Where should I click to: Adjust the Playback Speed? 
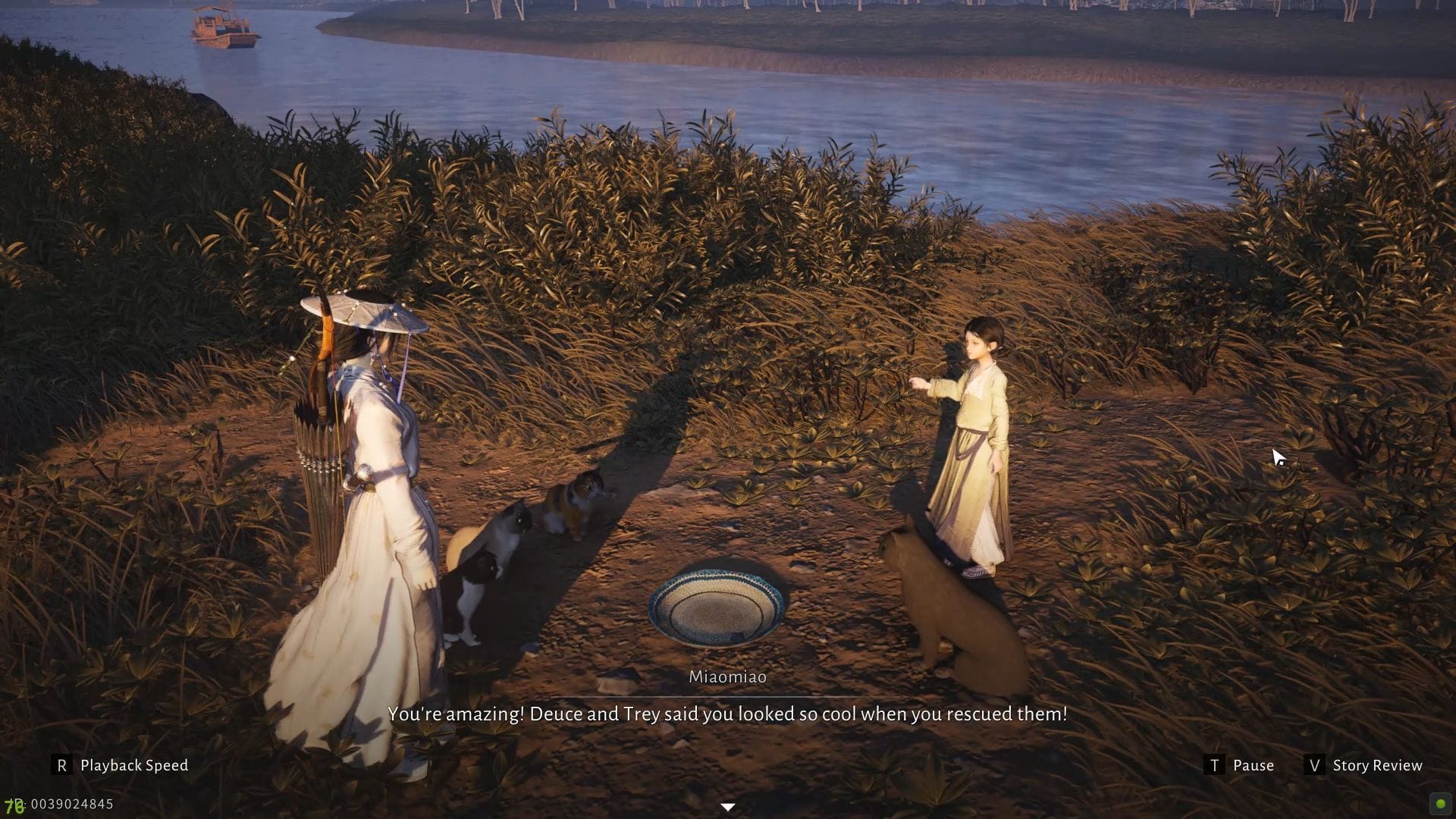pyautogui.click(x=133, y=764)
